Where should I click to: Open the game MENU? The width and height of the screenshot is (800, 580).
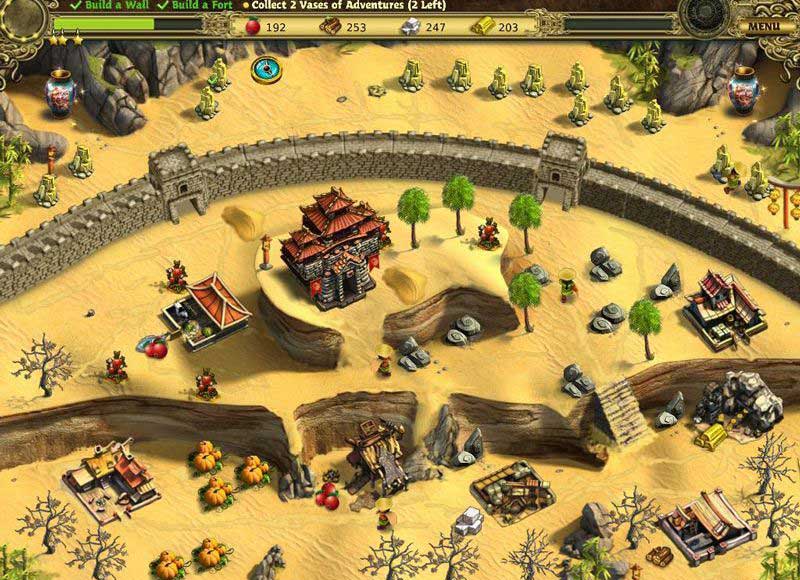point(763,25)
